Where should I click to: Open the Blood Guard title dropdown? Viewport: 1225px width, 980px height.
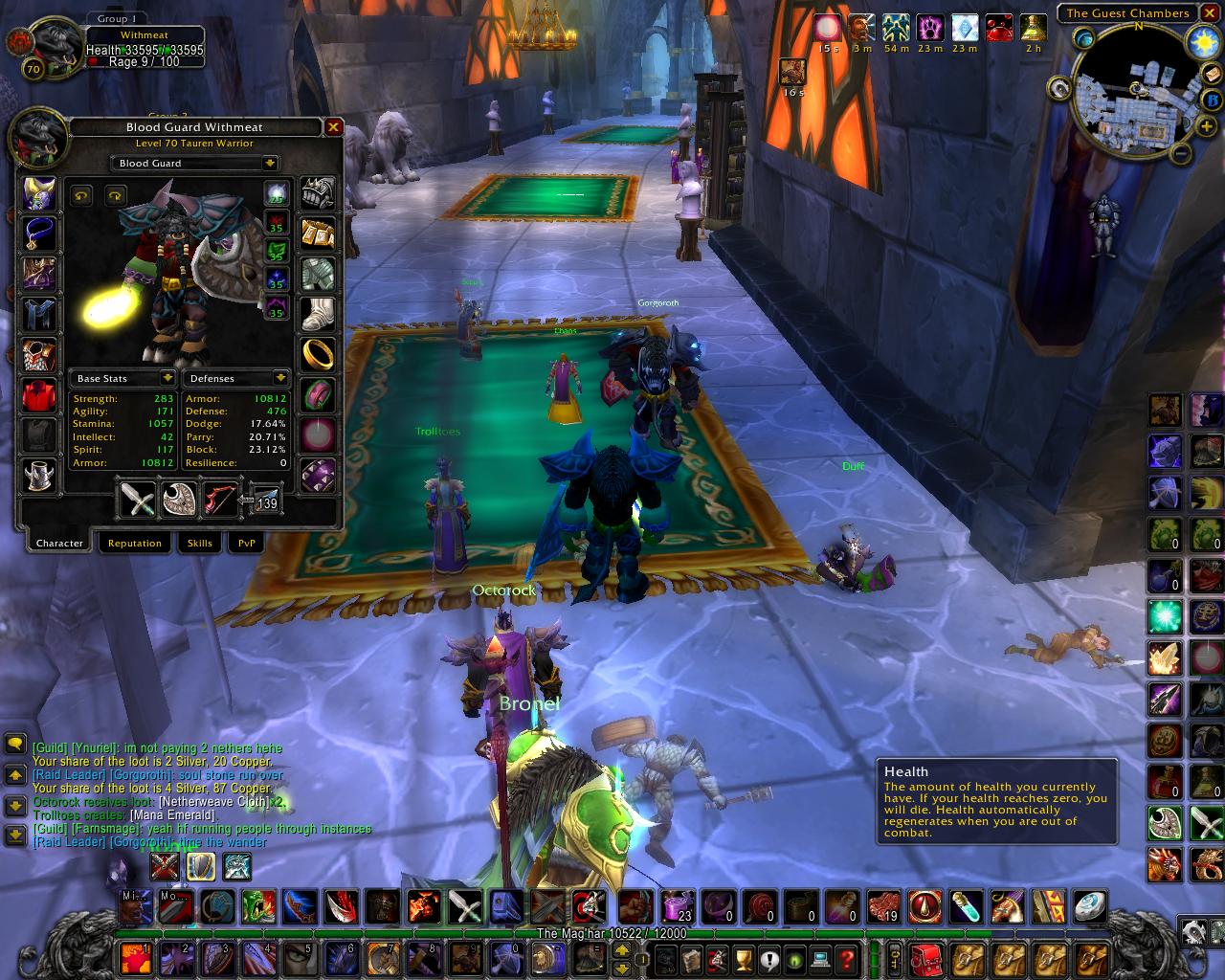[x=270, y=164]
